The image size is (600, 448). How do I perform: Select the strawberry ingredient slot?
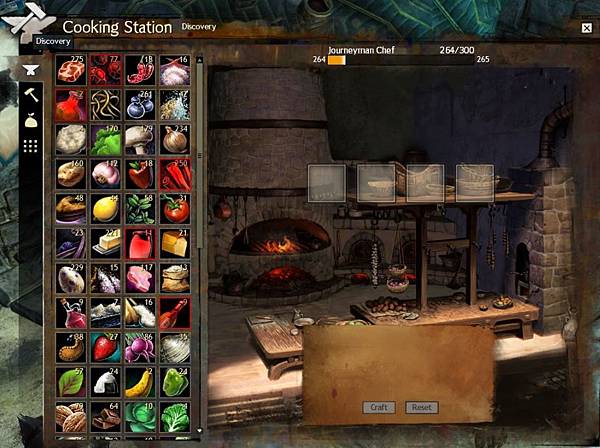(106, 347)
